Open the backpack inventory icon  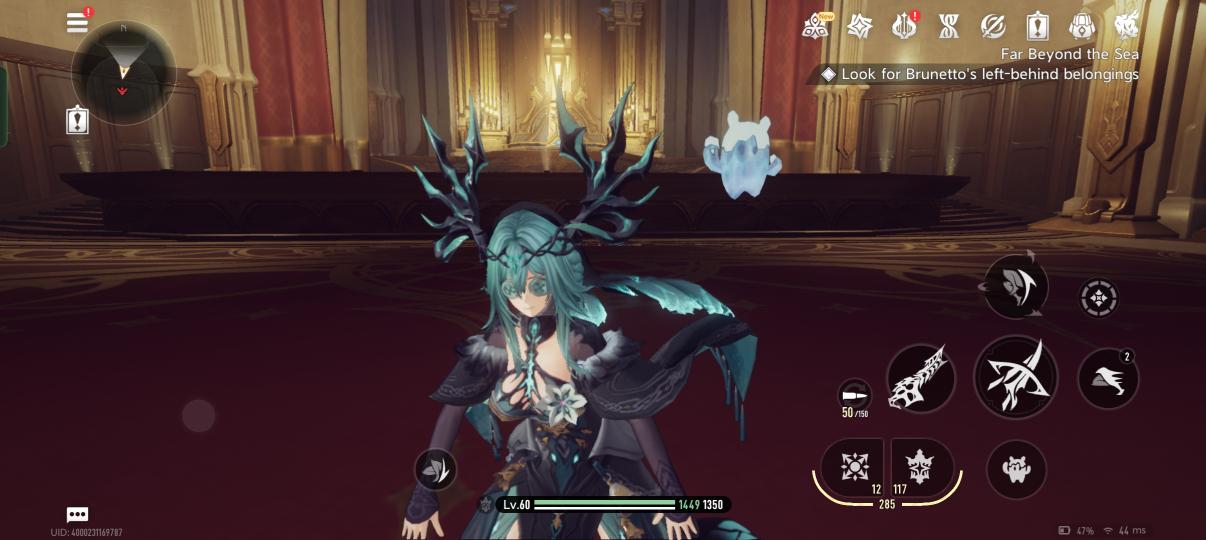(x=1082, y=26)
